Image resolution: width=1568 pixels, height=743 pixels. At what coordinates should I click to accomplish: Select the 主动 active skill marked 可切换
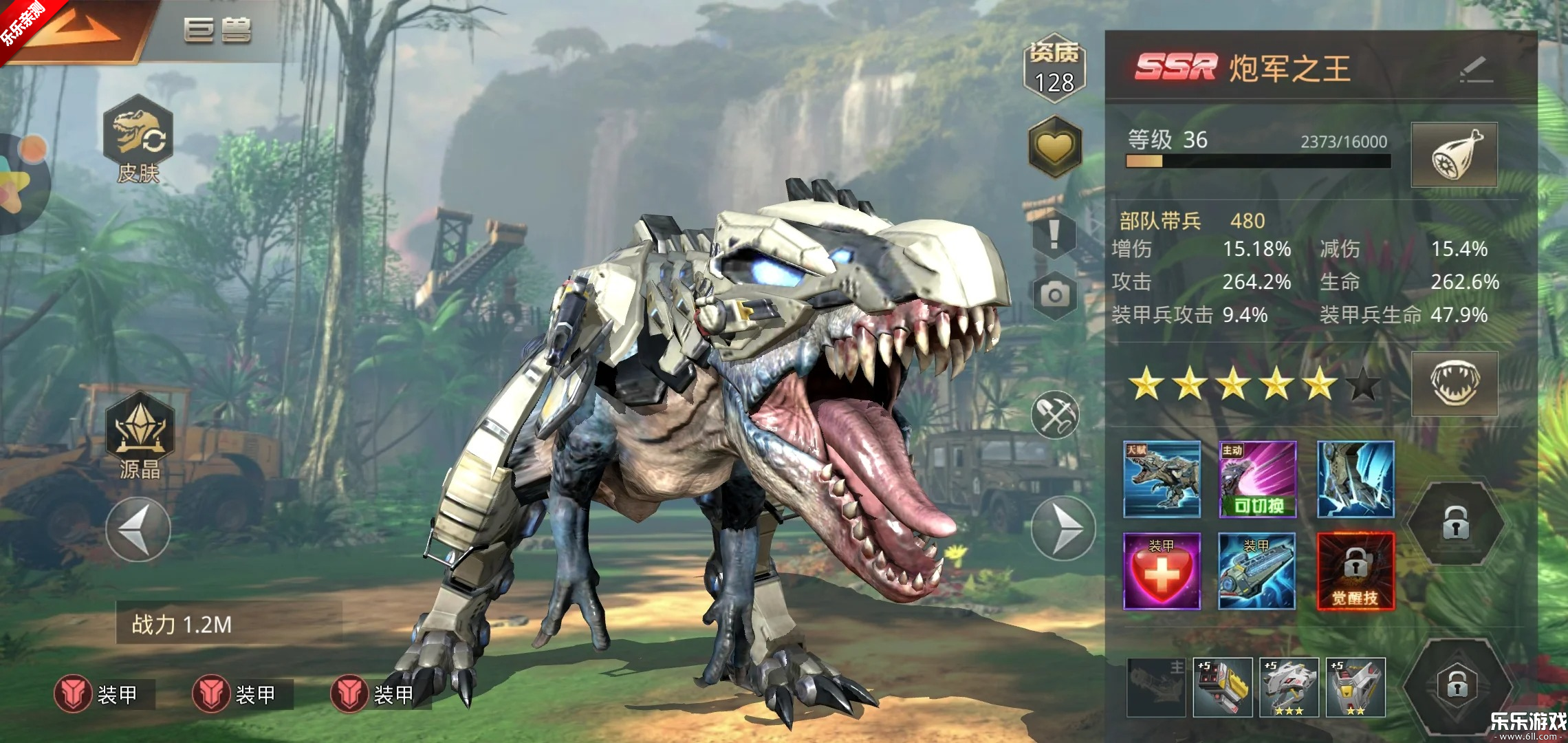[1257, 480]
